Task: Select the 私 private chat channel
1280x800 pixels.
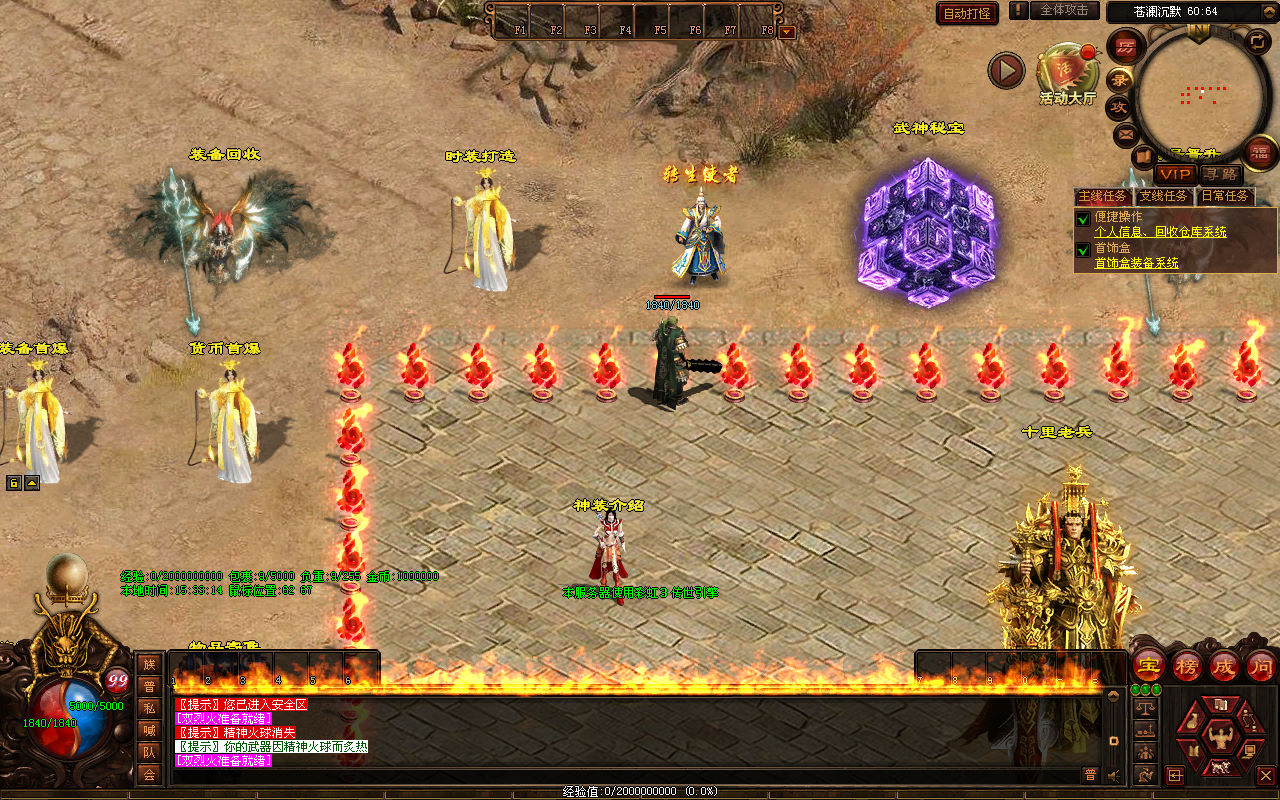Action: point(149,708)
